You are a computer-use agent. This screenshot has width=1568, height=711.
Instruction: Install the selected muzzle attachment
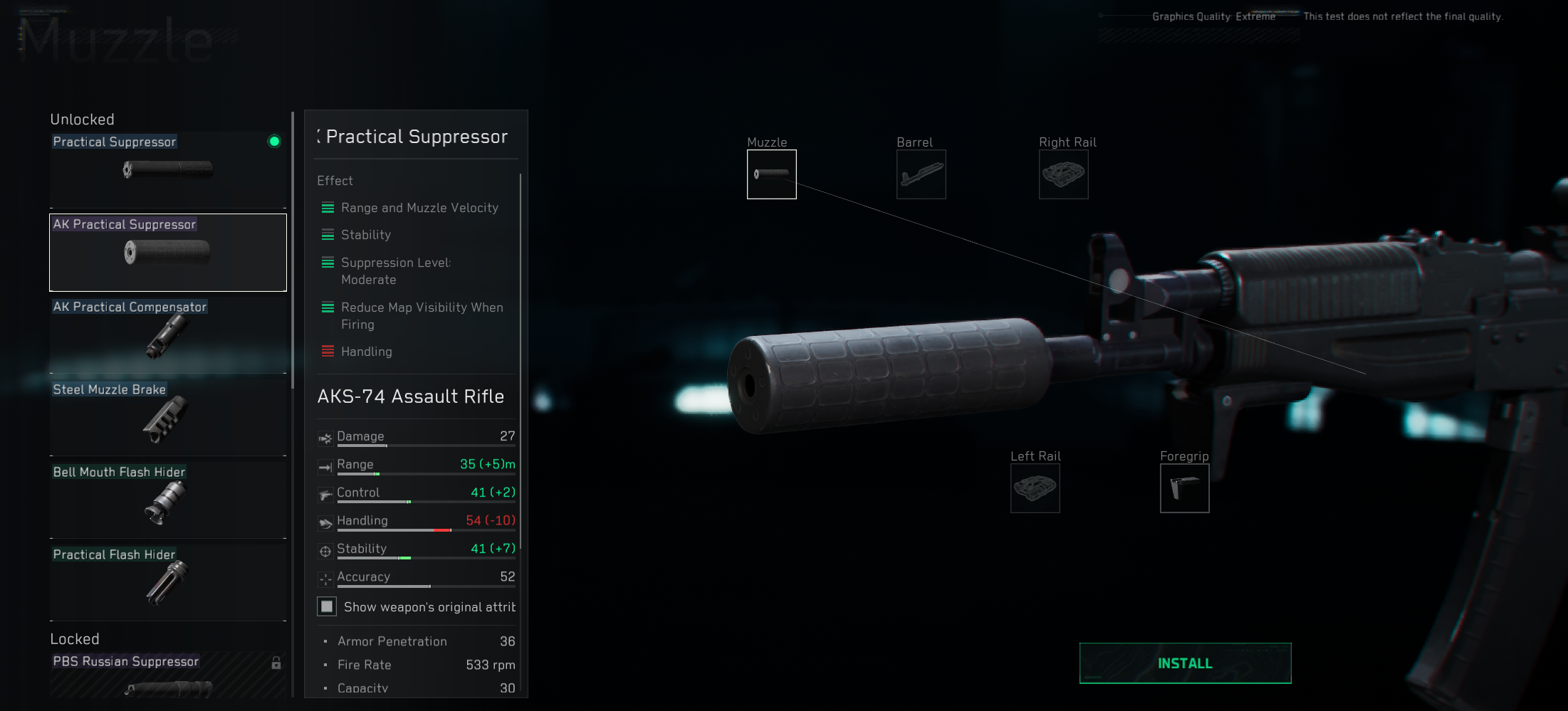1185,663
